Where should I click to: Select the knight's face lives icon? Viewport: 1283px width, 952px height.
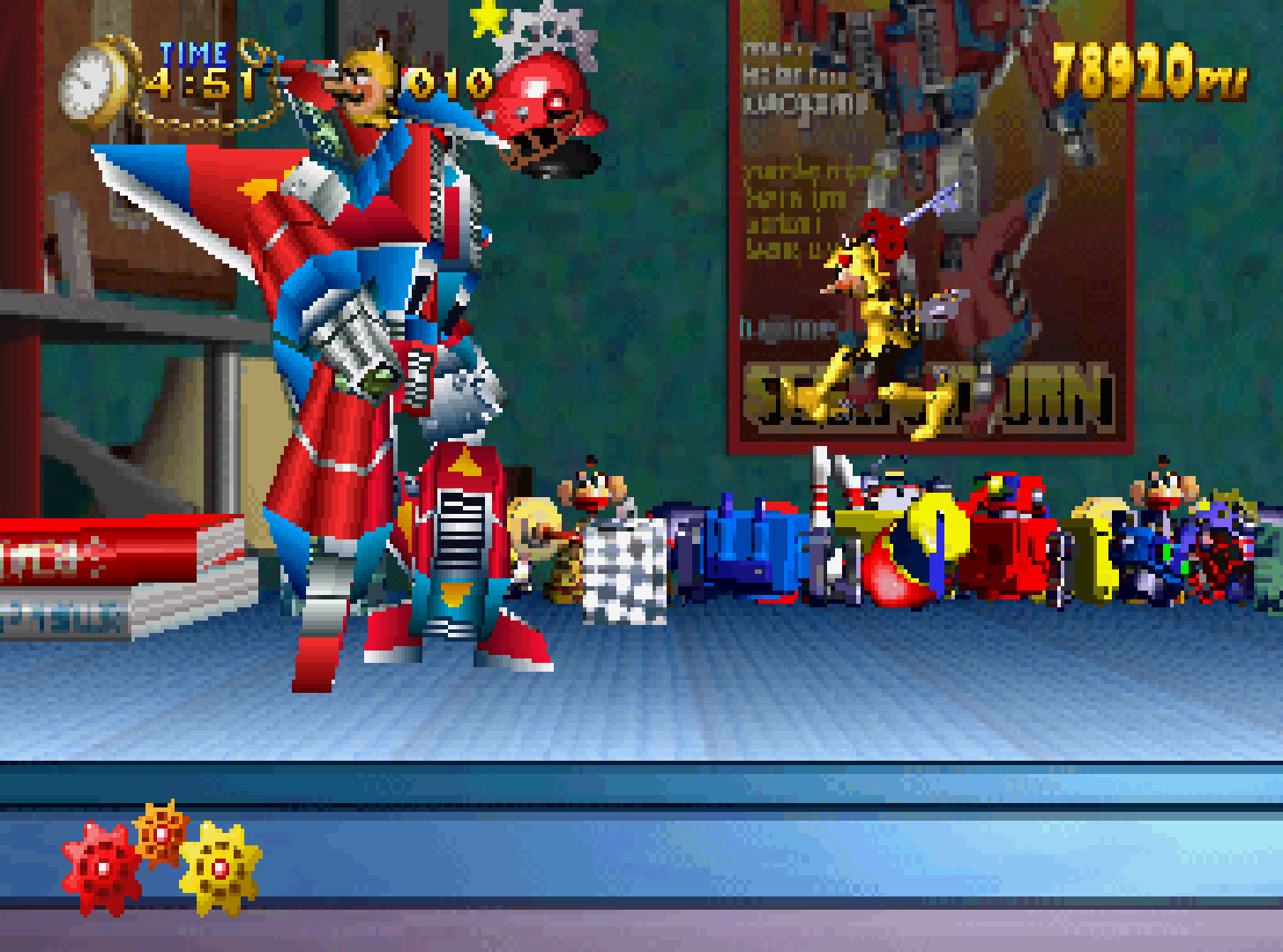[x=369, y=86]
